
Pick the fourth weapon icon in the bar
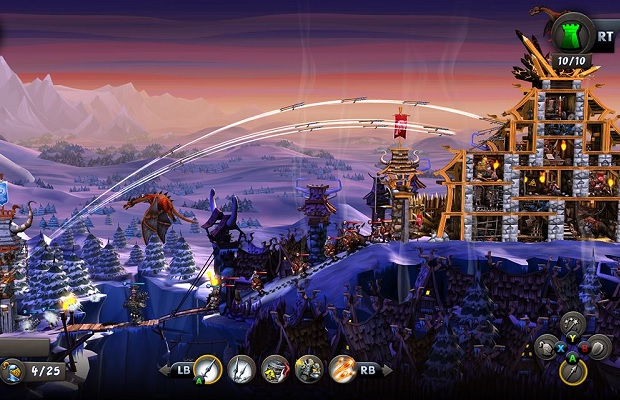click(x=309, y=370)
